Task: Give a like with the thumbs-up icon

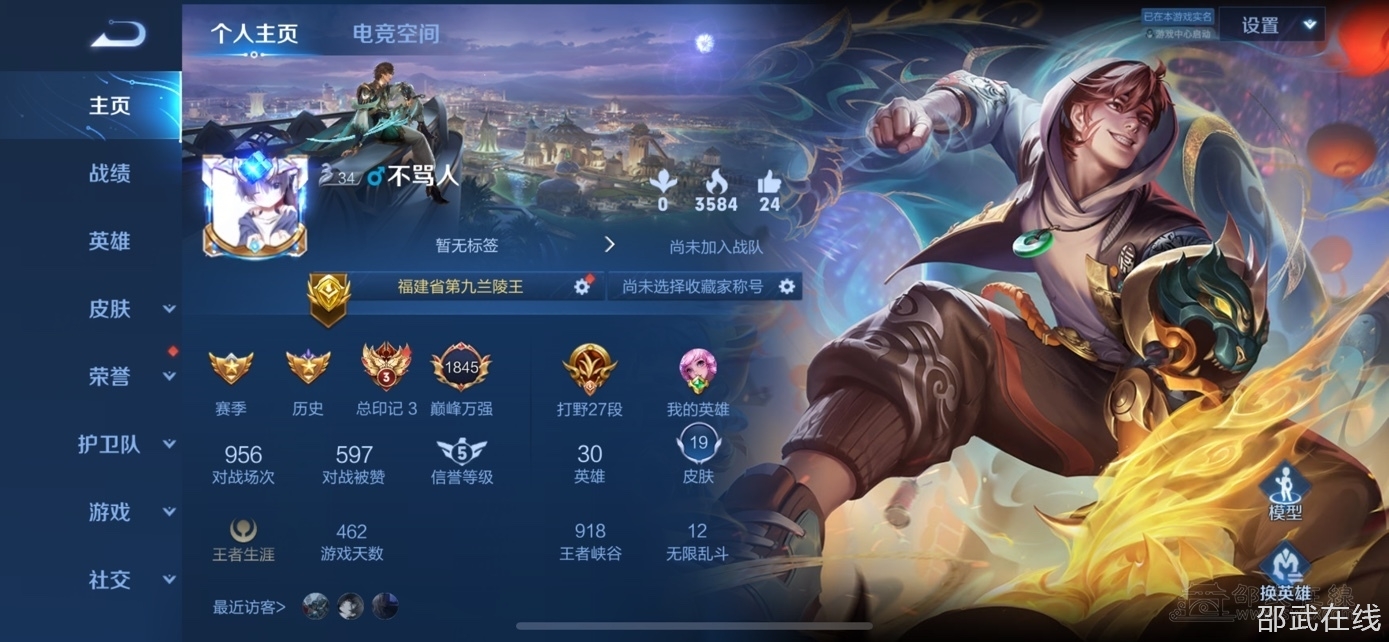Action: click(768, 183)
